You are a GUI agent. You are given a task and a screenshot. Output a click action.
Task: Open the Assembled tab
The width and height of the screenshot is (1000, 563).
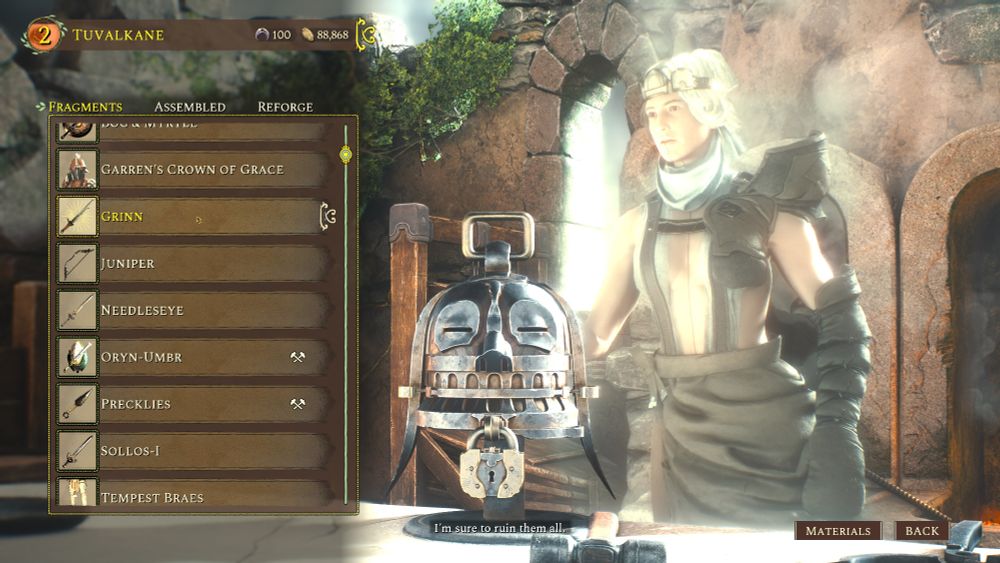coord(189,107)
